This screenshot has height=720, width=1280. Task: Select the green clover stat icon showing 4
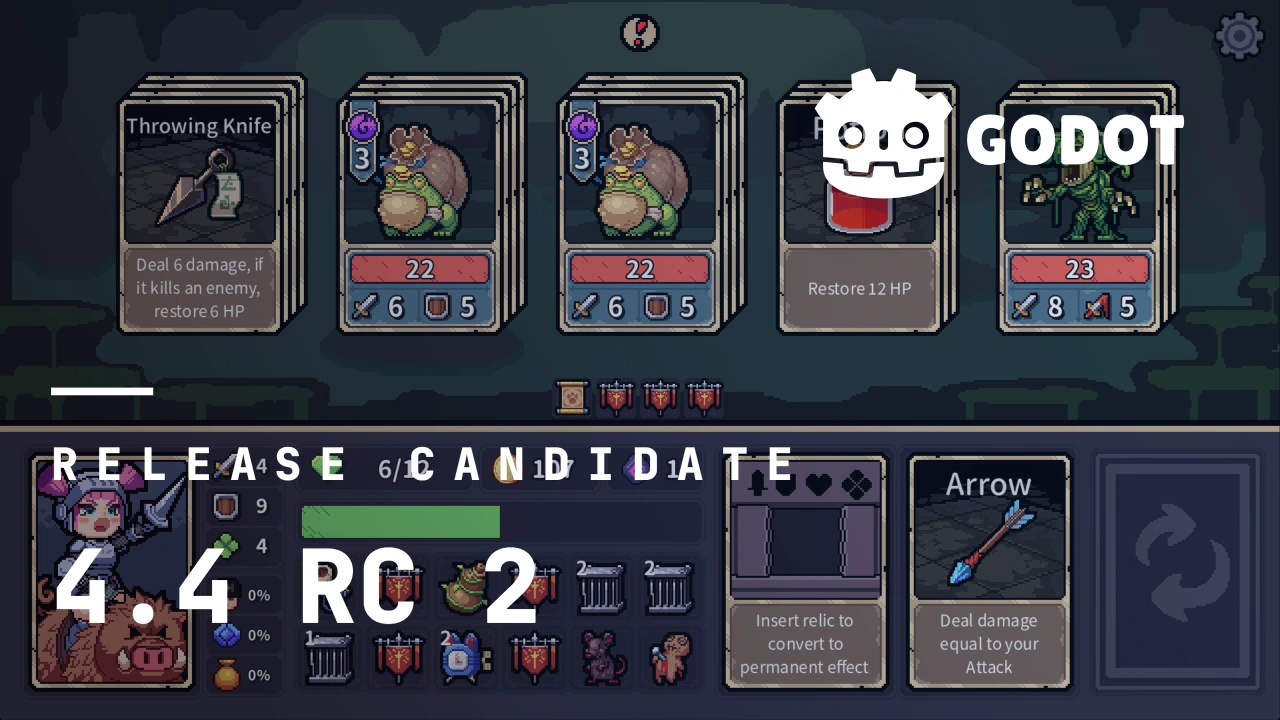224,545
